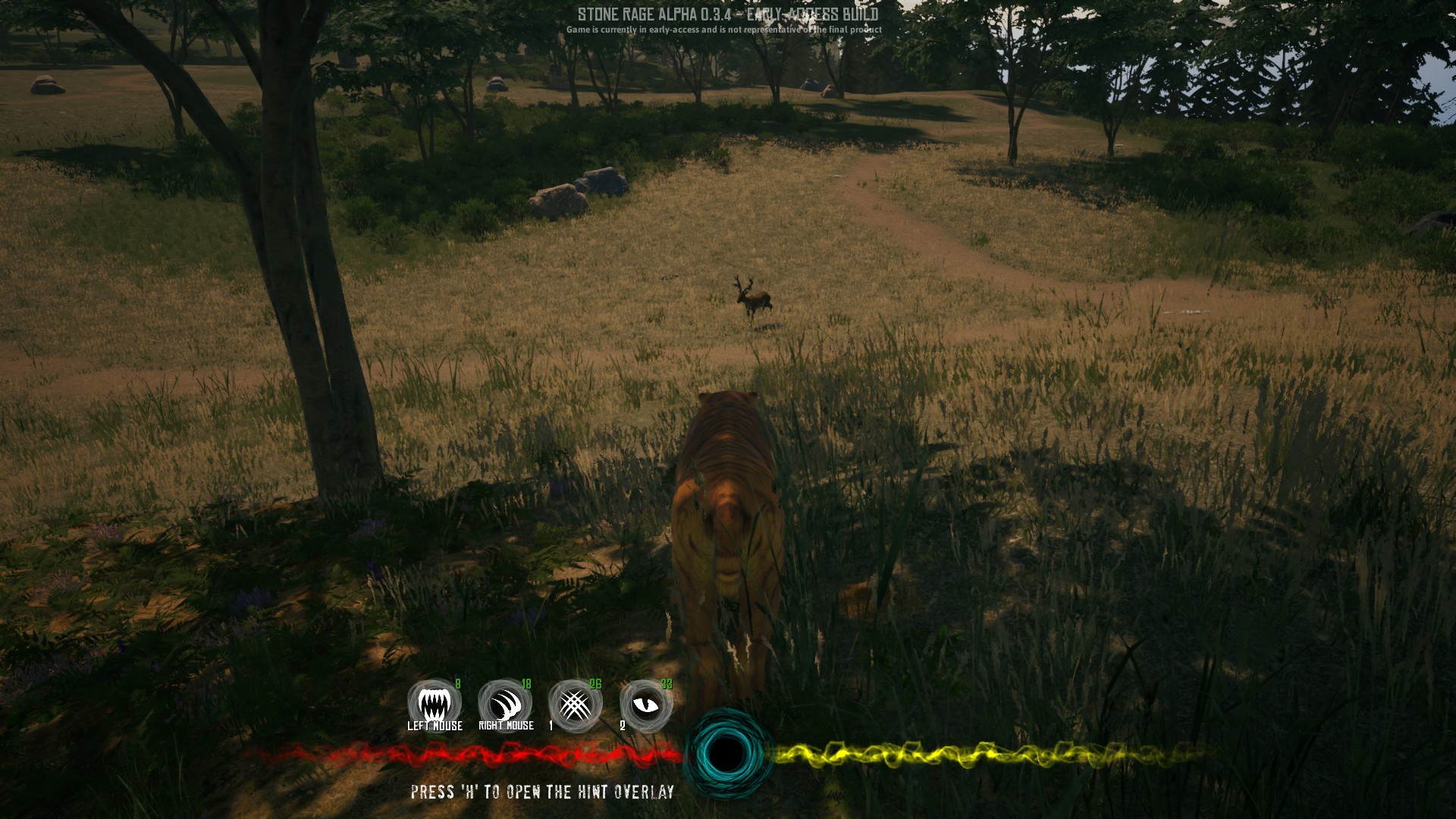Select the scratch attack icon in slot 1

[x=576, y=704]
